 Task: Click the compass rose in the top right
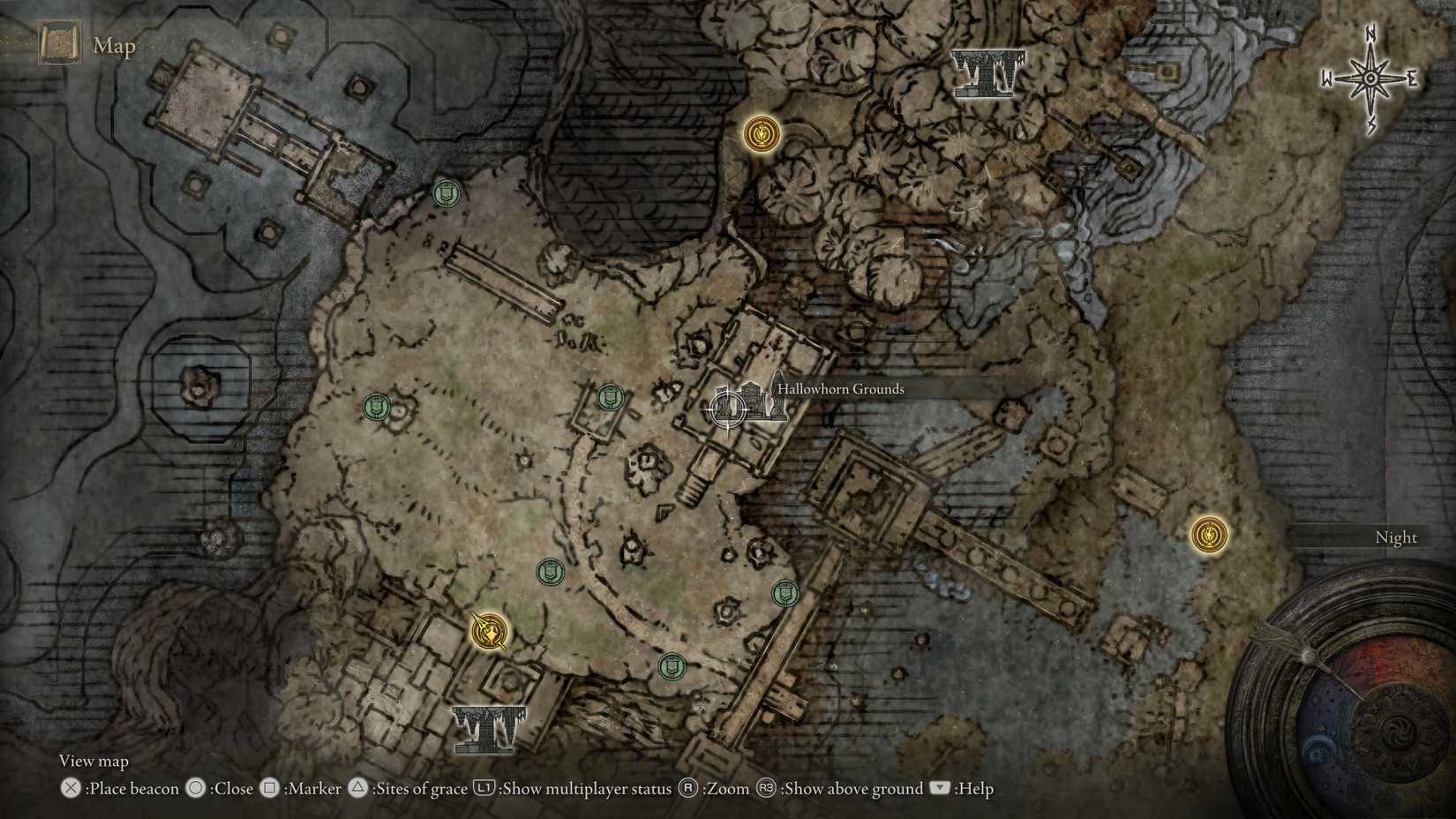(x=1370, y=78)
